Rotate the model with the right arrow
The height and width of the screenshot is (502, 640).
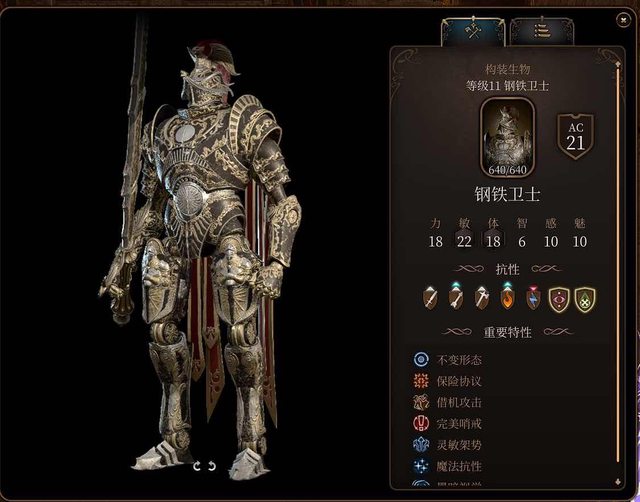(212, 466)
